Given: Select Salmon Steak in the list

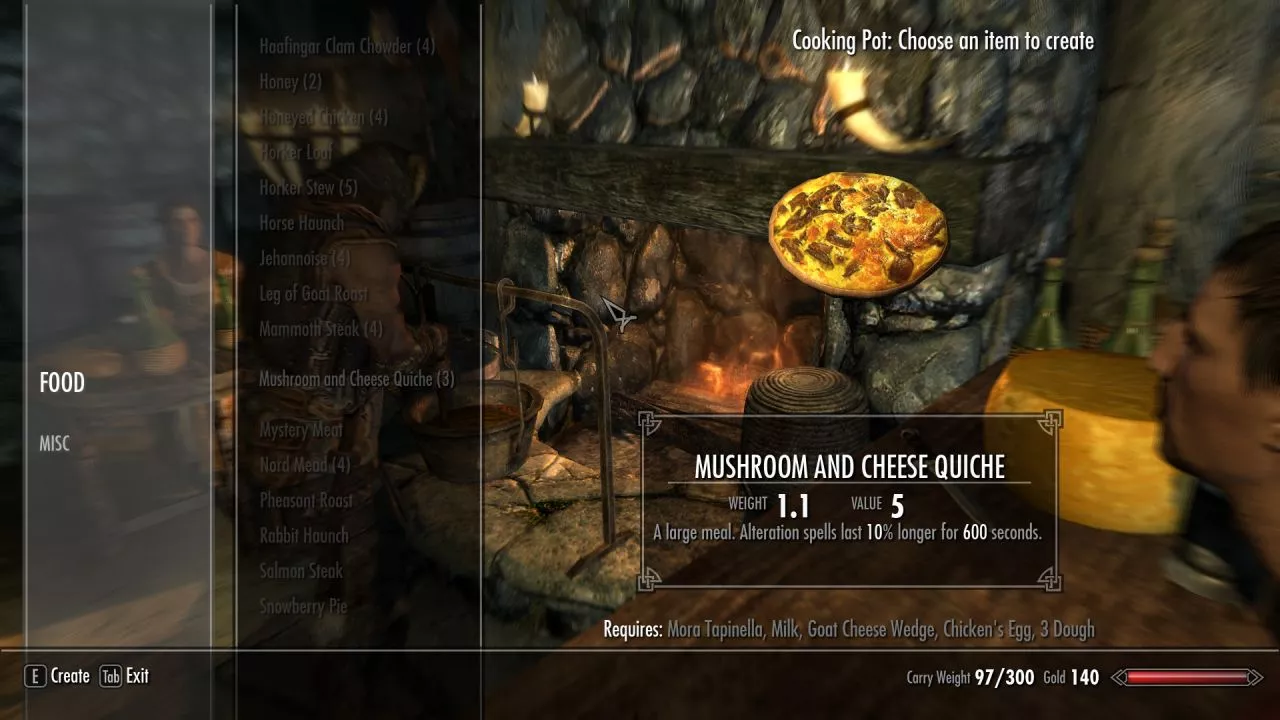Looking at the screenshot, I should (301, 571).
